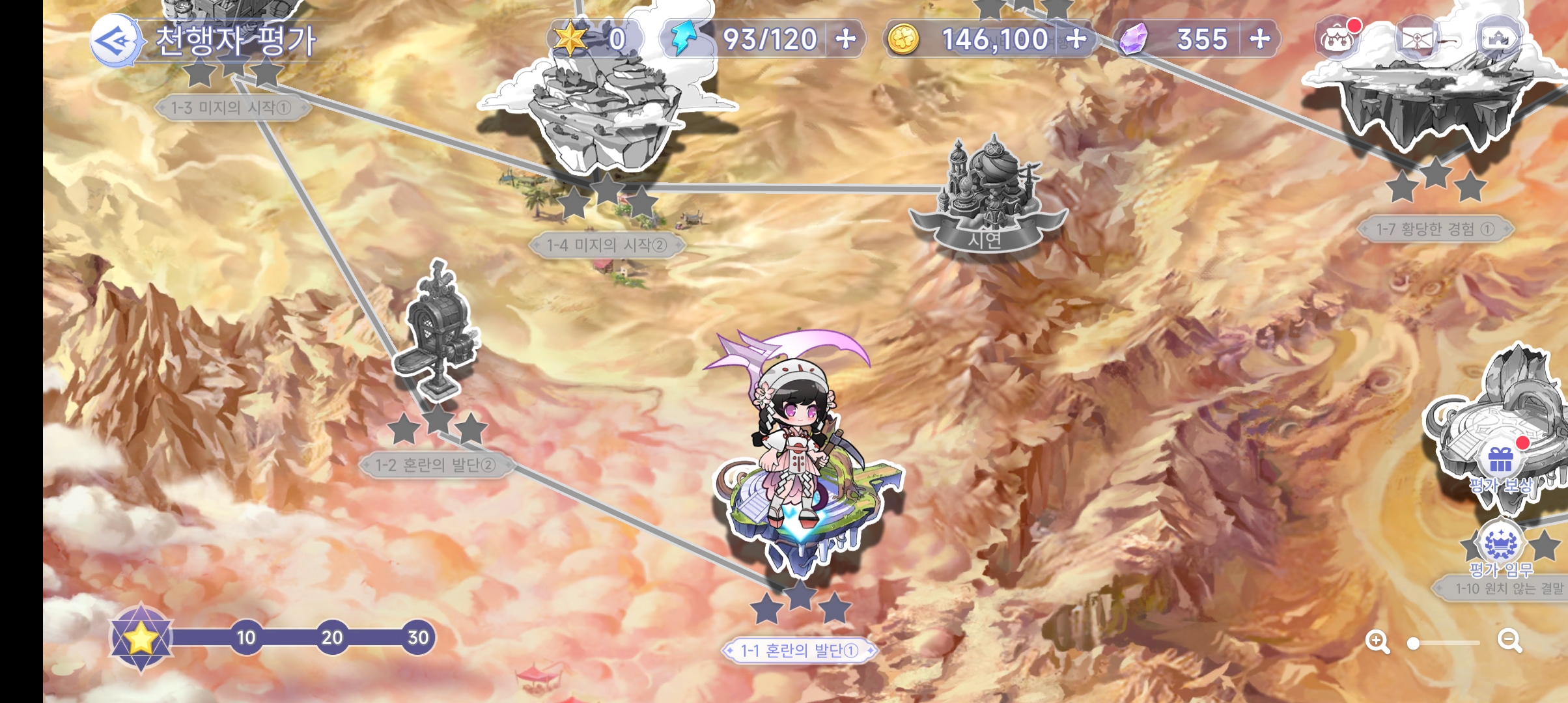Select stage 1-3 미지의 시작①

point(231,107)
